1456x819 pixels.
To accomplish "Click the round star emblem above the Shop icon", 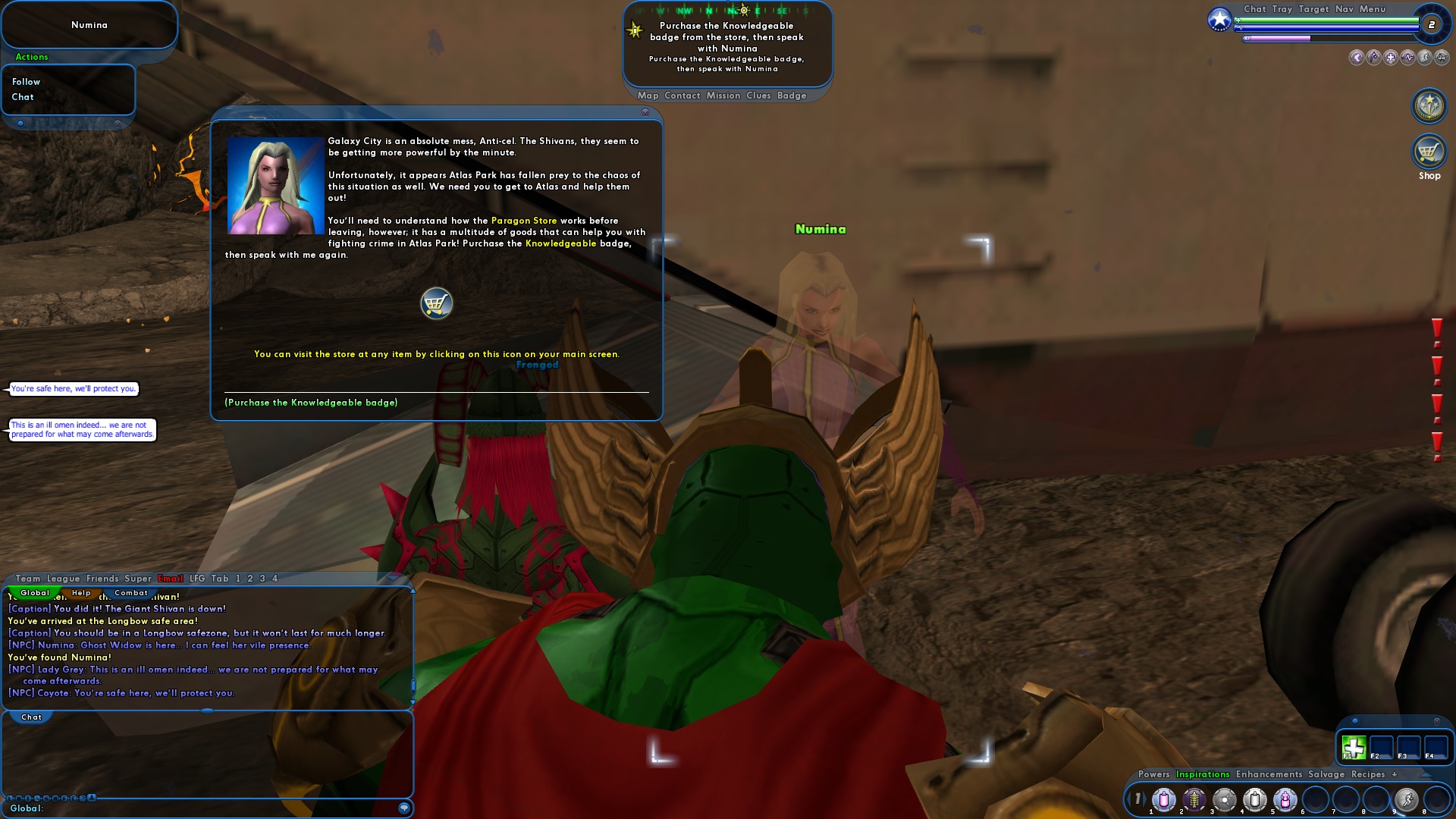I will tap(1428, 106).
